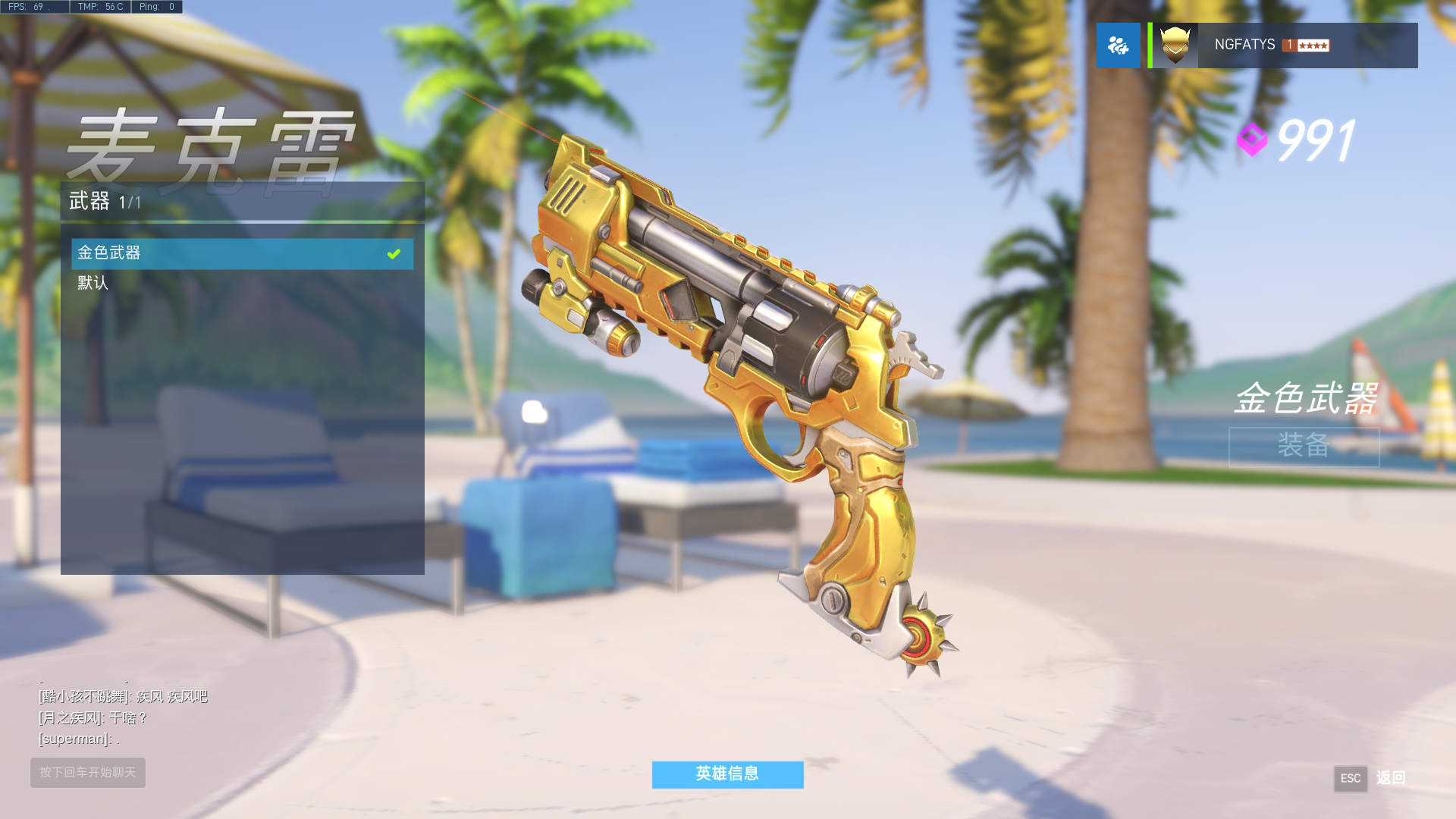Screen dimensions: 1456x819
Task: Click the checkmark on 金色武器
Action: click(x=394, y=253)
